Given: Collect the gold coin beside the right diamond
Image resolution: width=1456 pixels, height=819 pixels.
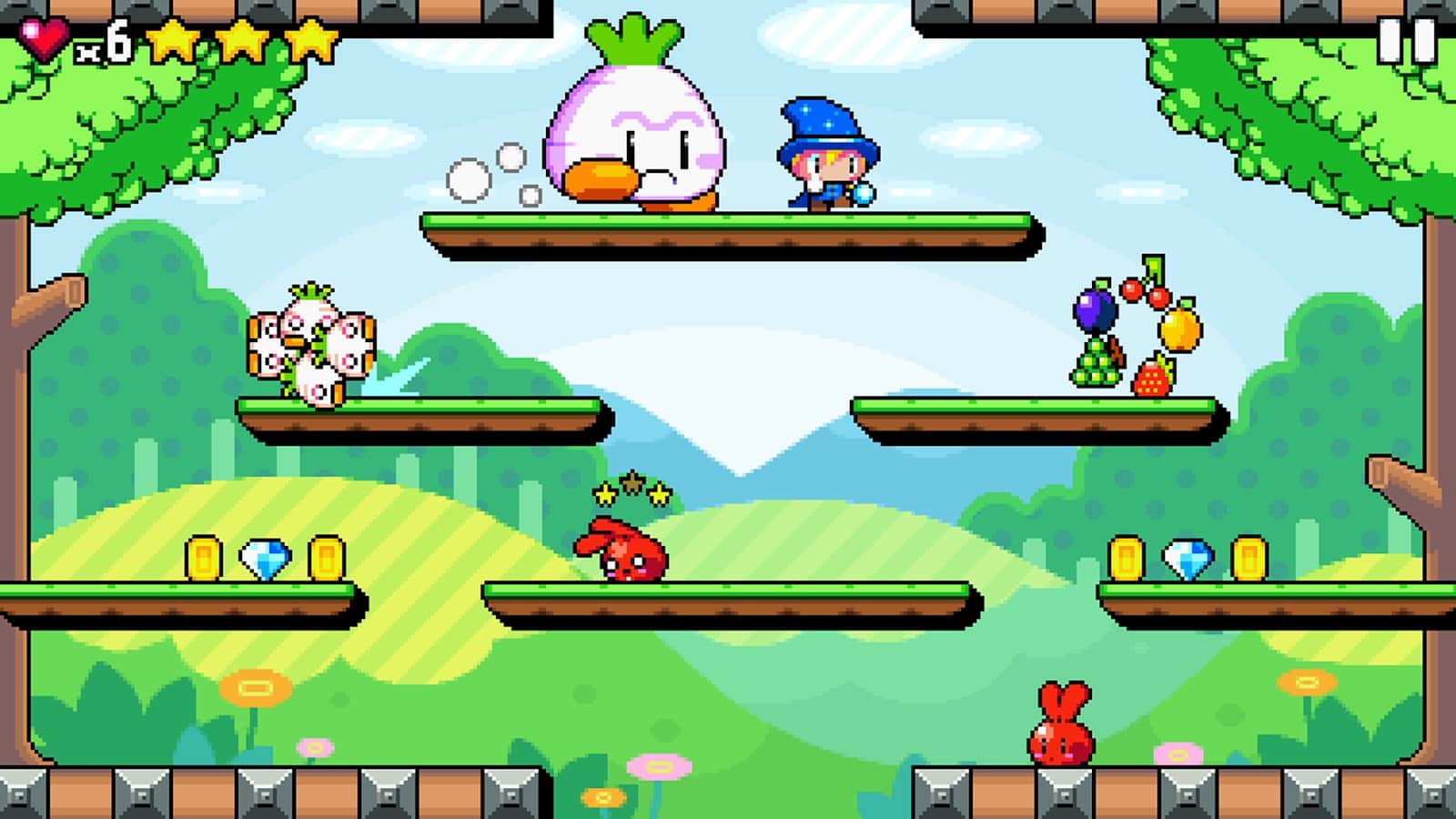Looking at the screenshot, I should coord(1128,559).
